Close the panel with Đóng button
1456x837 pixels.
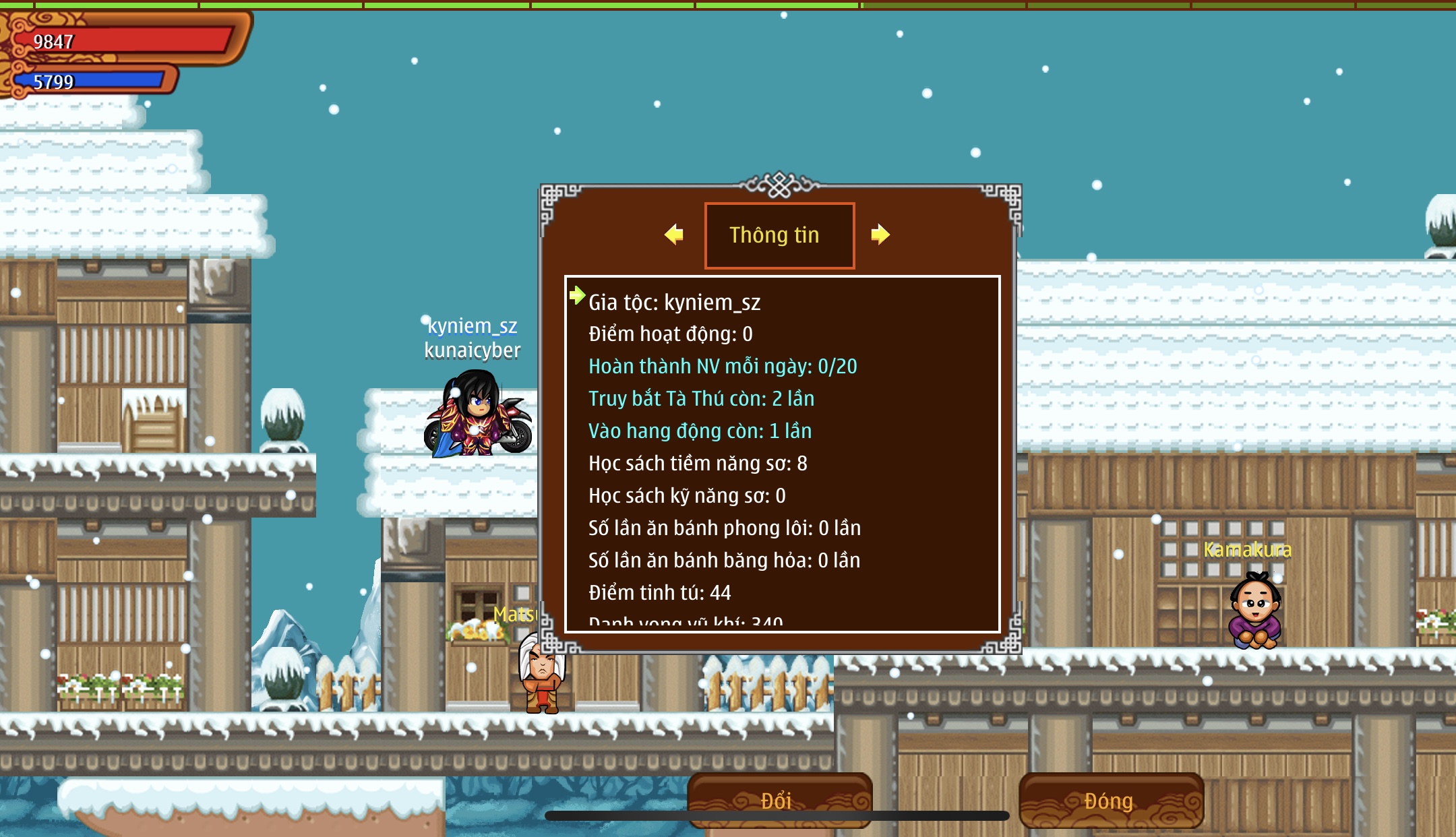pyautogui.click(x=1110, y=800)
